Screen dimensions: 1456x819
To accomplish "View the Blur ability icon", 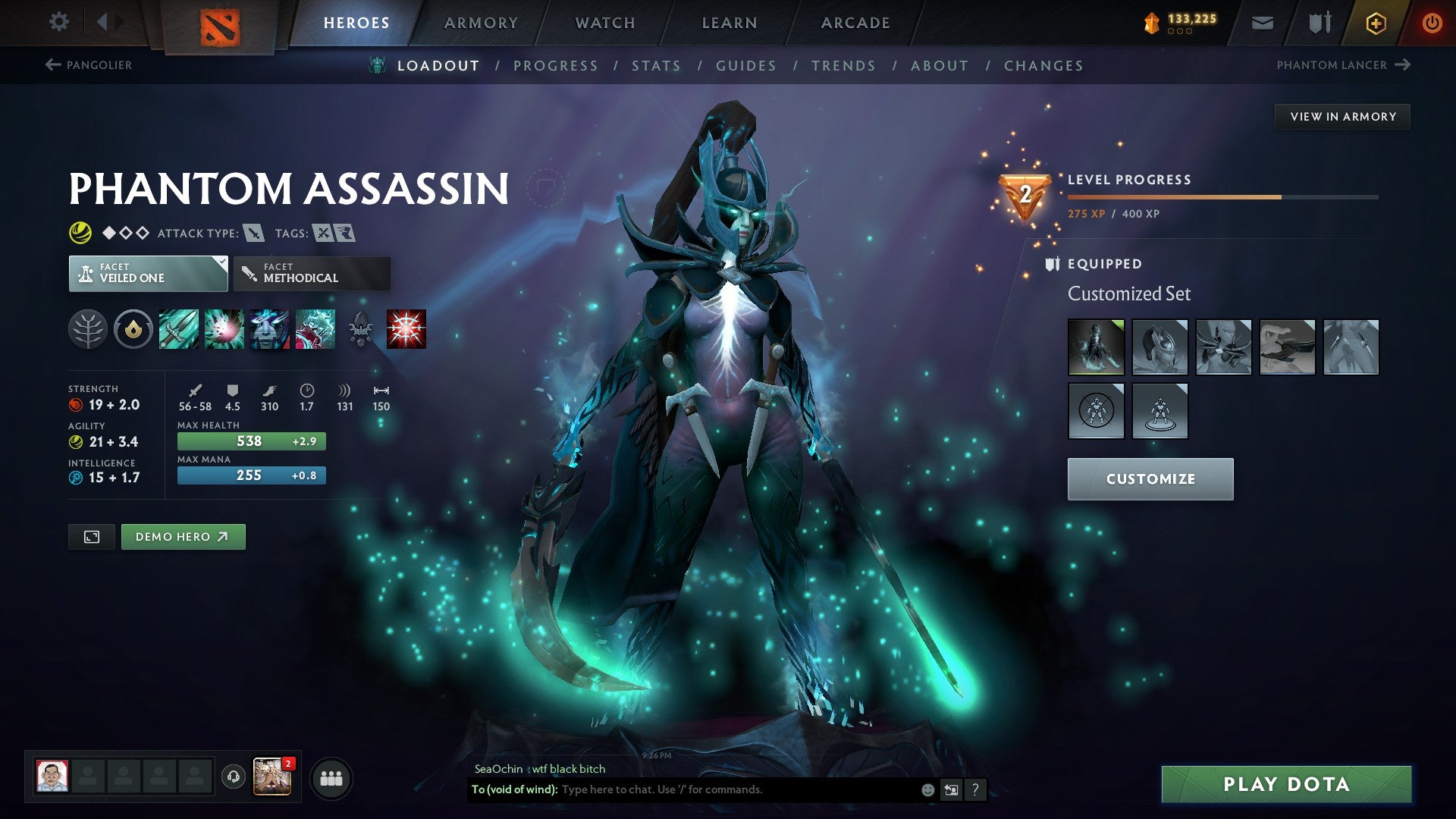I will click(271, 329).
